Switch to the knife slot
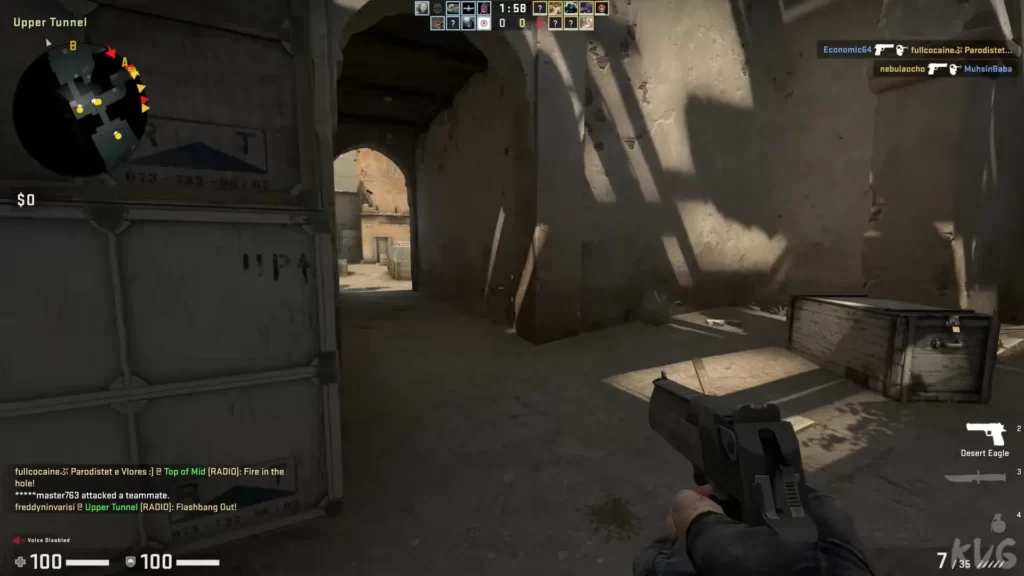The width and height of the screenshot is (1024, 576). tap(974, 478)
